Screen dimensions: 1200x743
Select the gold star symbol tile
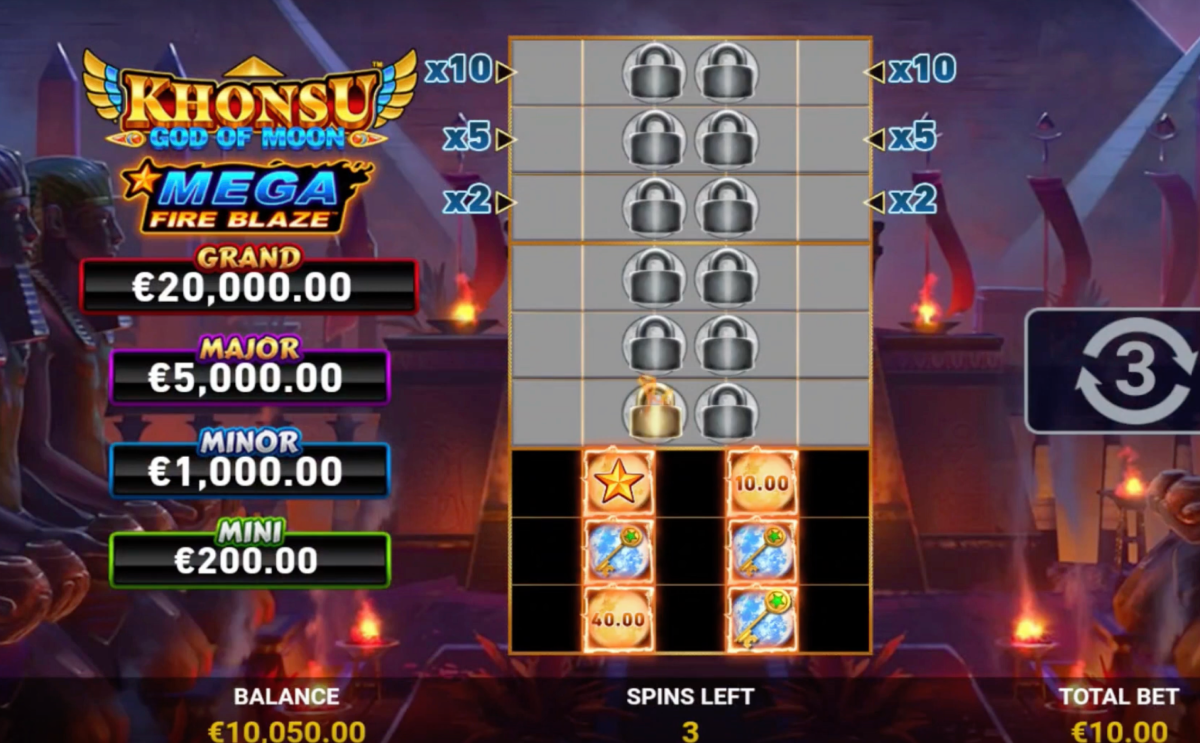[619, 483]
